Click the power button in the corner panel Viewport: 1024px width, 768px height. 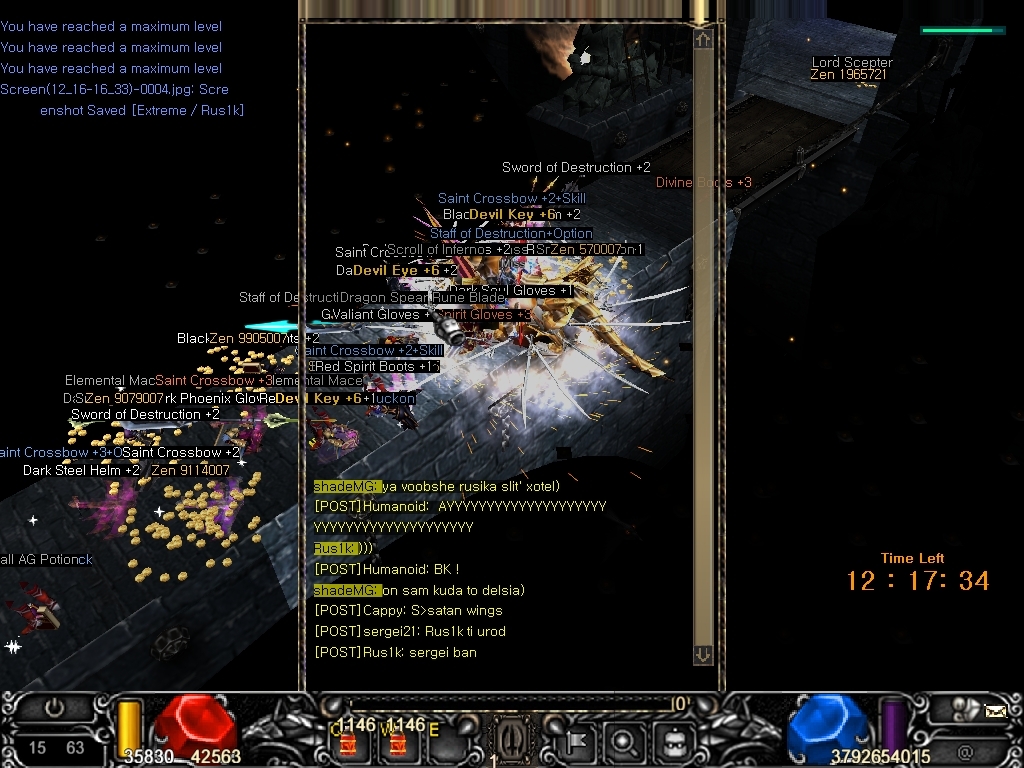[x=54, y=709]
